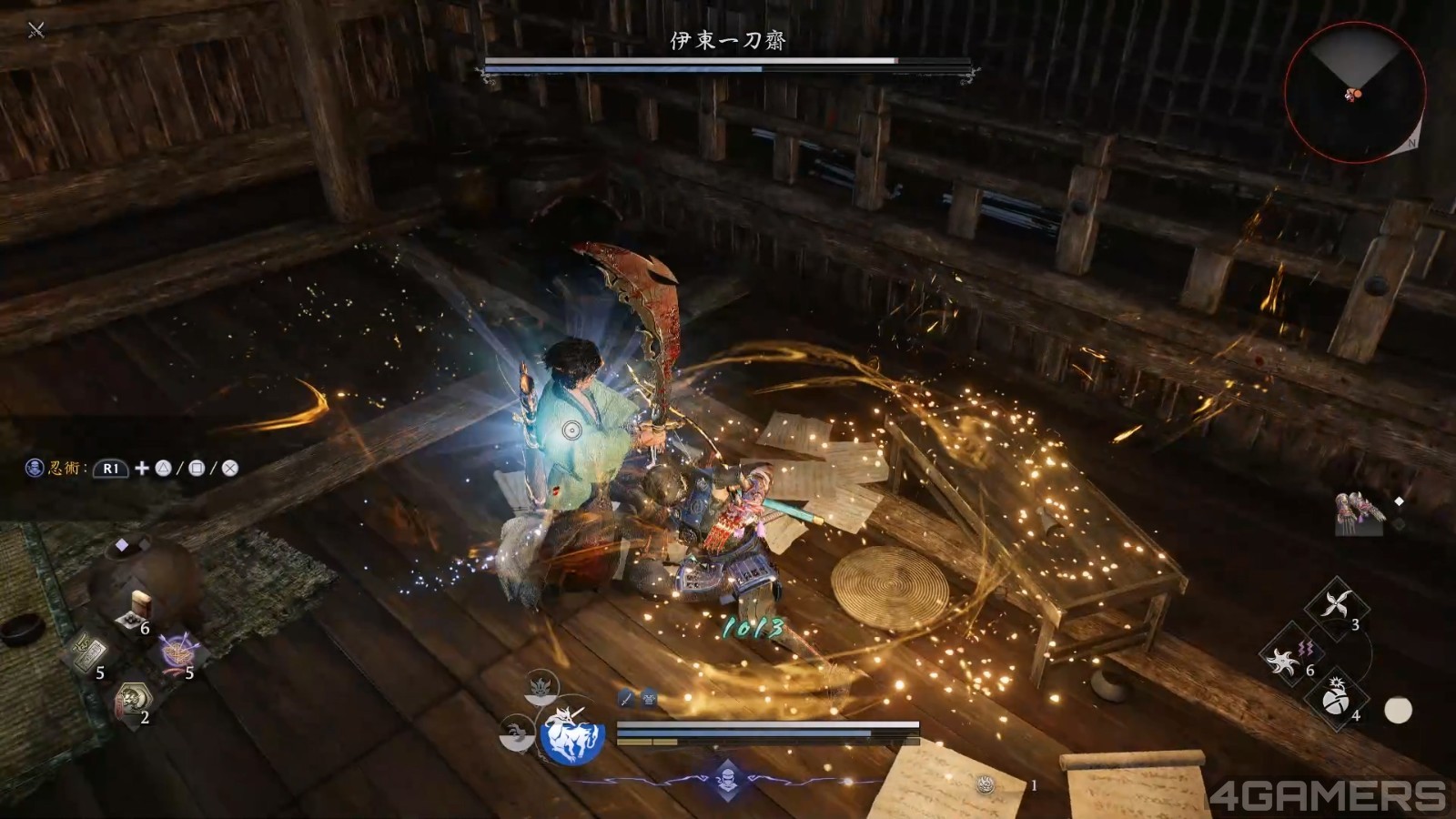Viewport: 1456px width, 819px height.
Task: Toggle the white diamond marker near weapon thumbnail
Action: click(x=1399, y=499)
